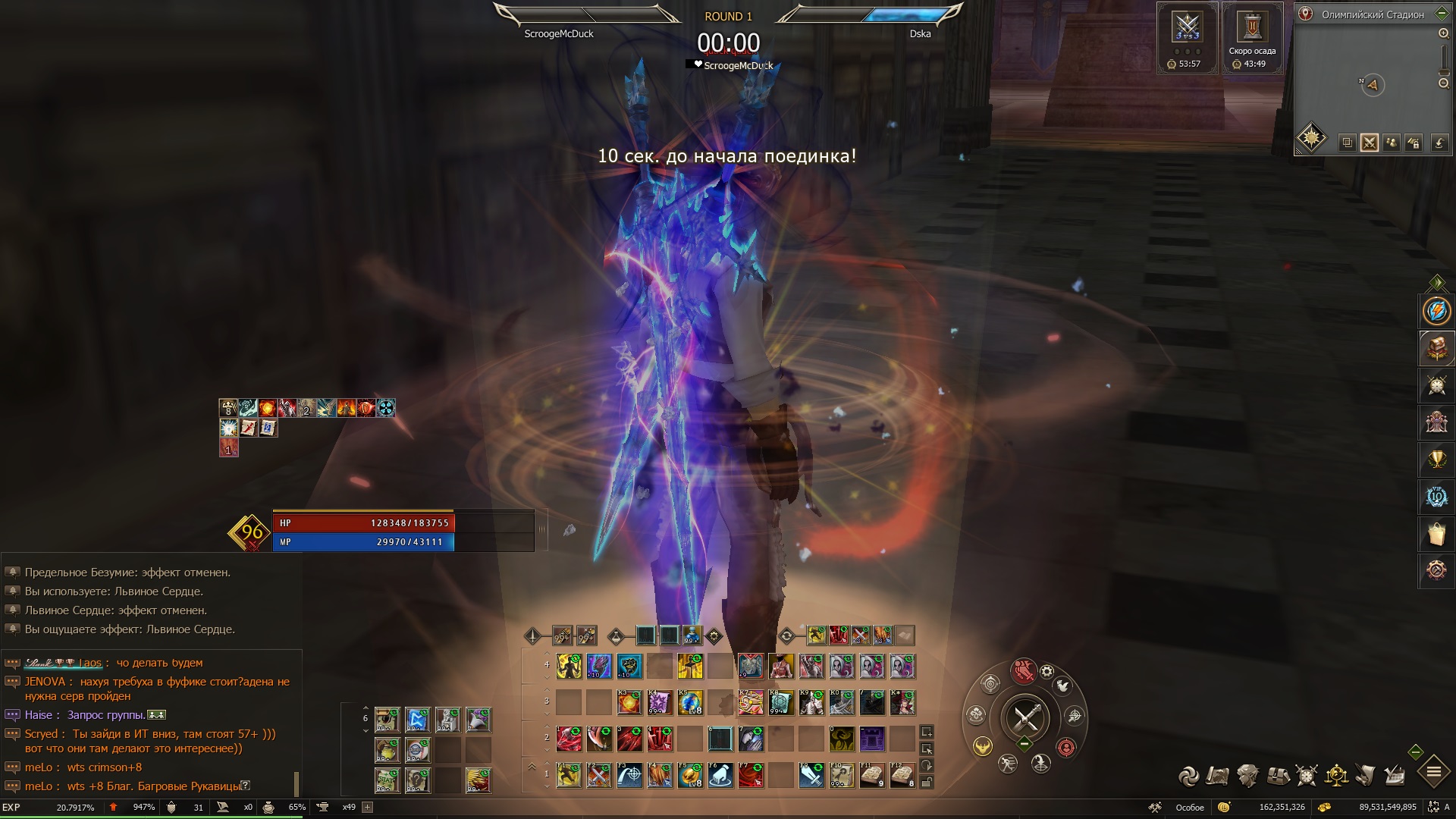The height and width of the screenshot is (819, 1456).
Task: Minimize the minimap with the green minus
Action: coord(1415,752)
